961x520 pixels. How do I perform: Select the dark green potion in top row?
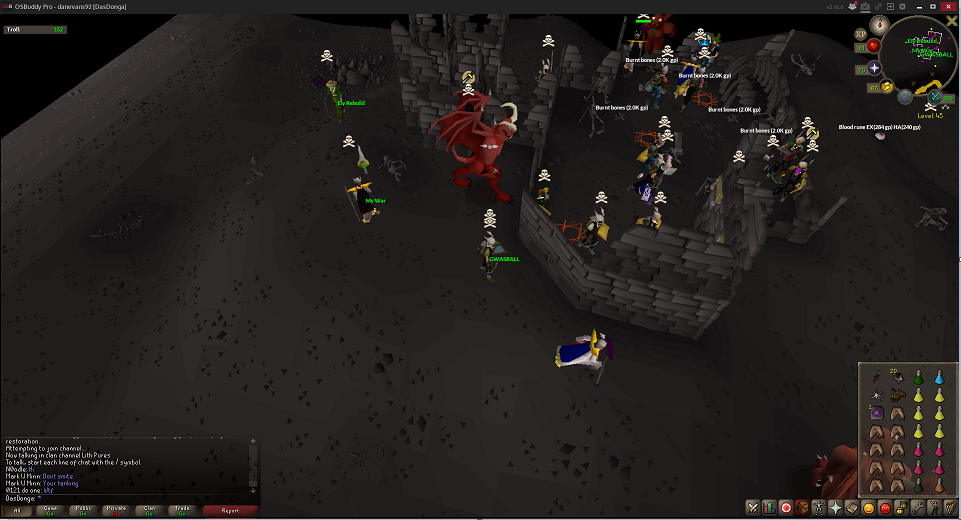coord(920,376)
